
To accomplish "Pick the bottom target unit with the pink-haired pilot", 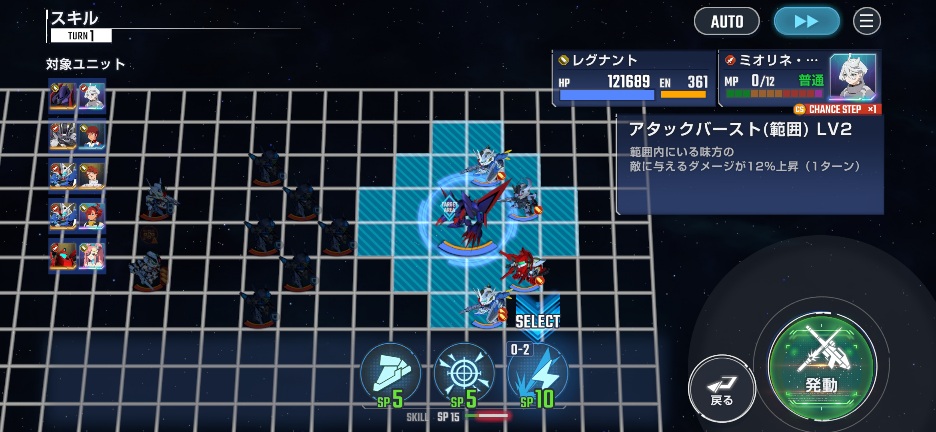I will click(78, 256).
